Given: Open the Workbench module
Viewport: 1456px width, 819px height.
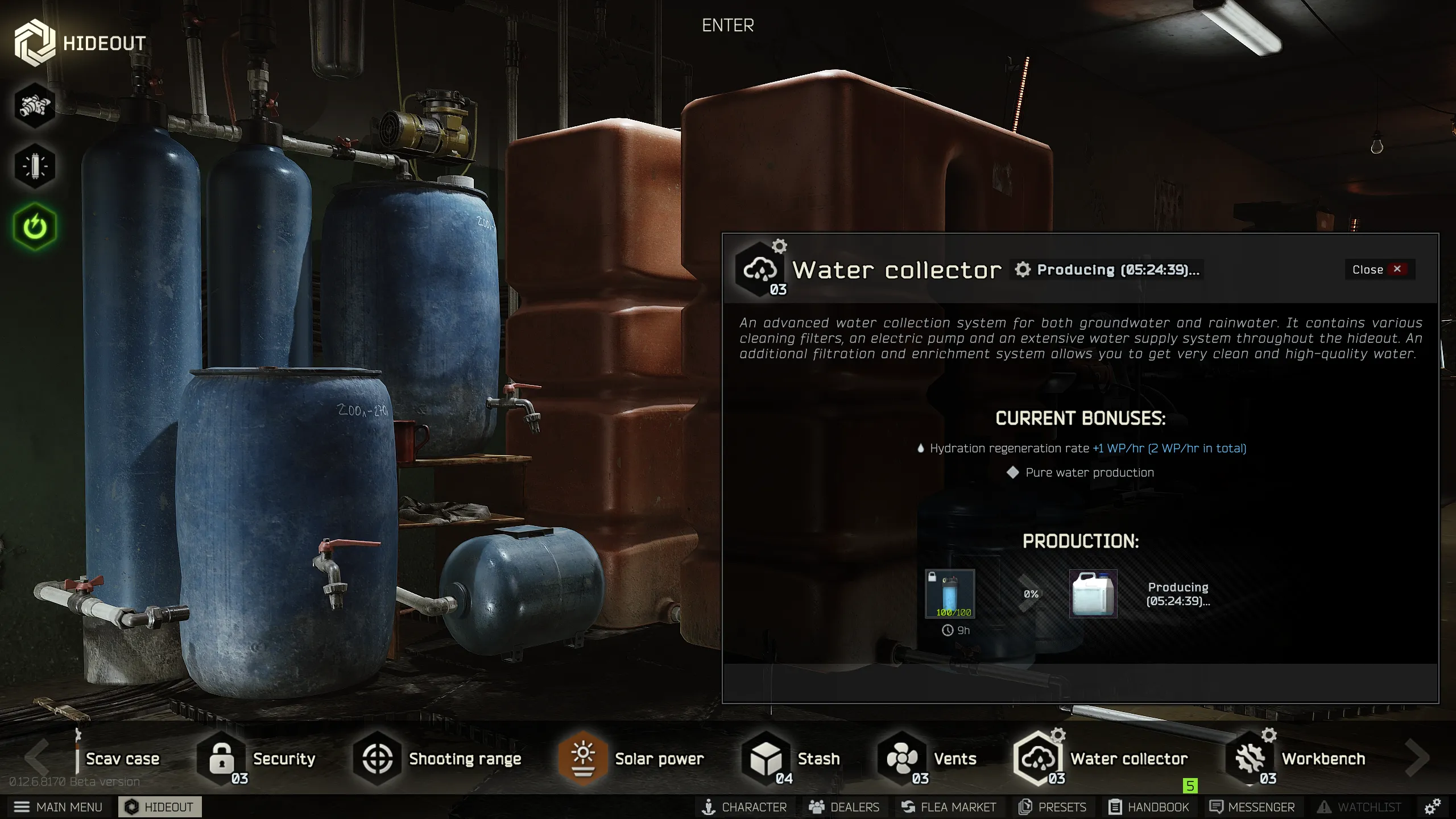Looking at the screenshot, I should coord(1249,758).
